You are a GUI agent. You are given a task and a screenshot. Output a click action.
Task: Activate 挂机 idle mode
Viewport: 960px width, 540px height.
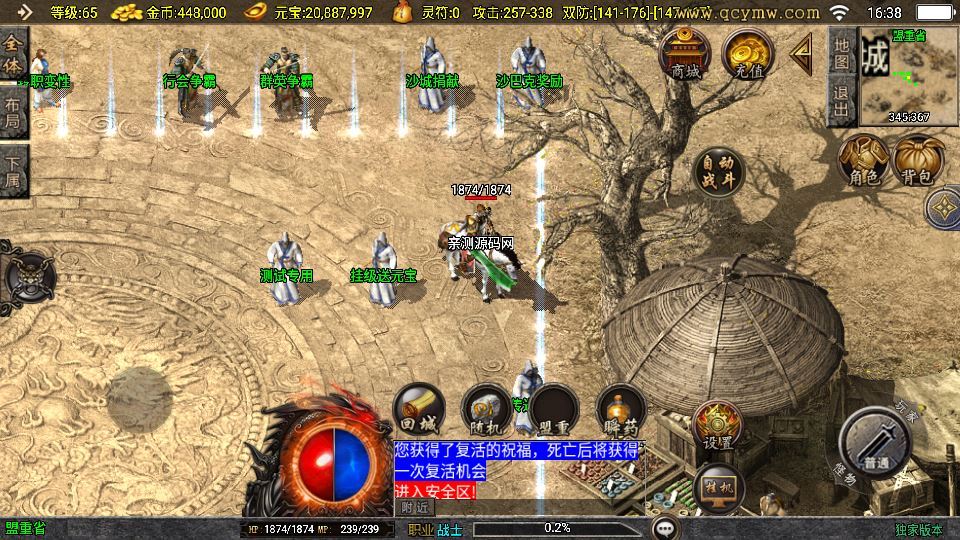[716, 485]
